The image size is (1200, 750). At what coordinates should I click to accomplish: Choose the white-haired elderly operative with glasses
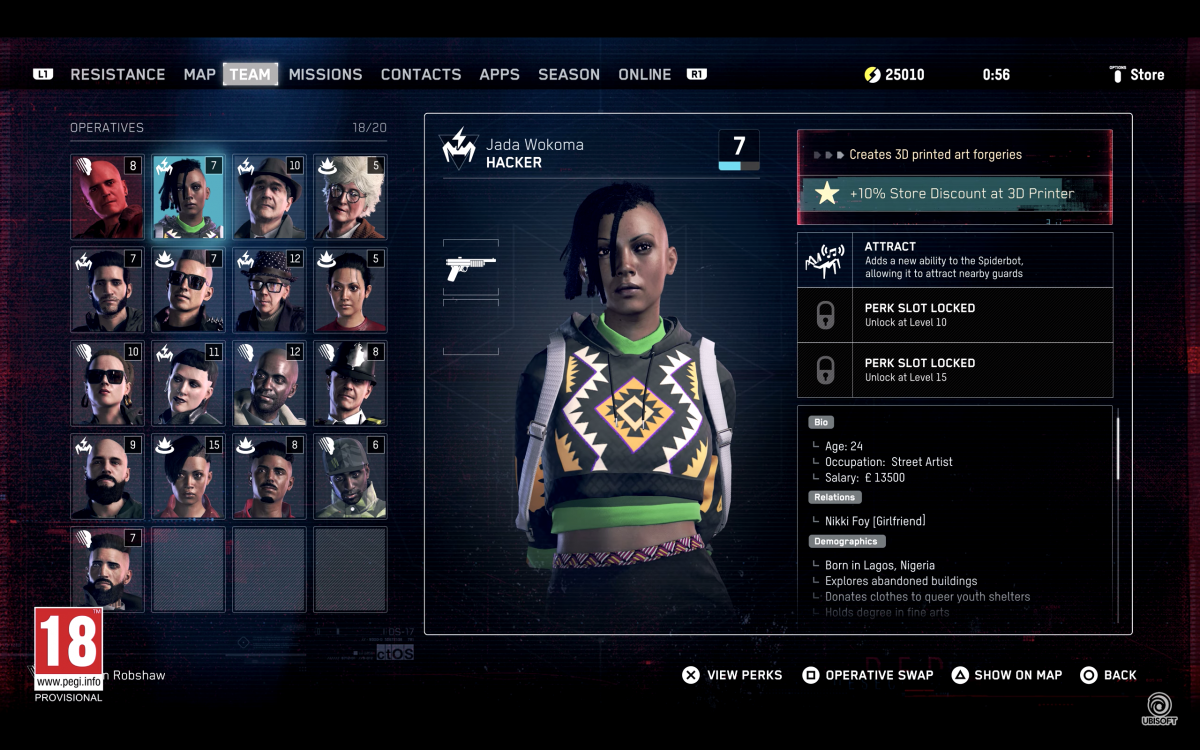[350, 197]
